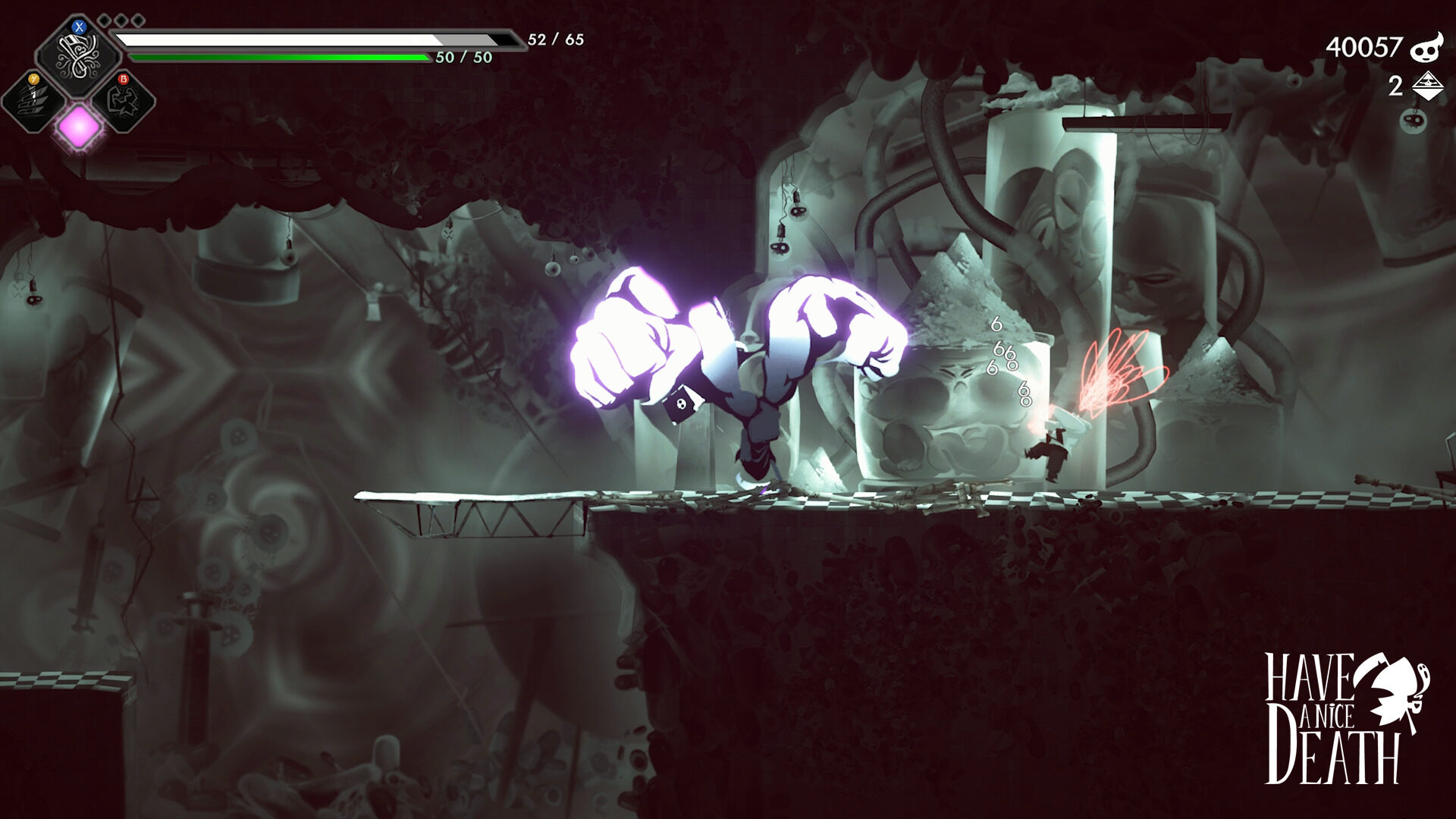Click the soulary flame-skull currency icon
Screen dimensions: 1456x819
(x=1426, y=48)
